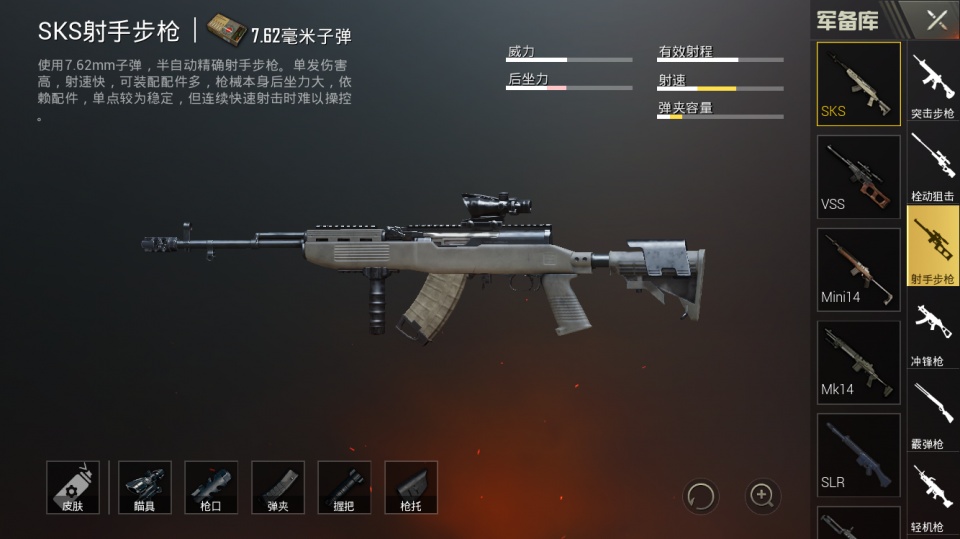
Task: Select the 枪托 stock attachment slot
Action: click(410, 487)
